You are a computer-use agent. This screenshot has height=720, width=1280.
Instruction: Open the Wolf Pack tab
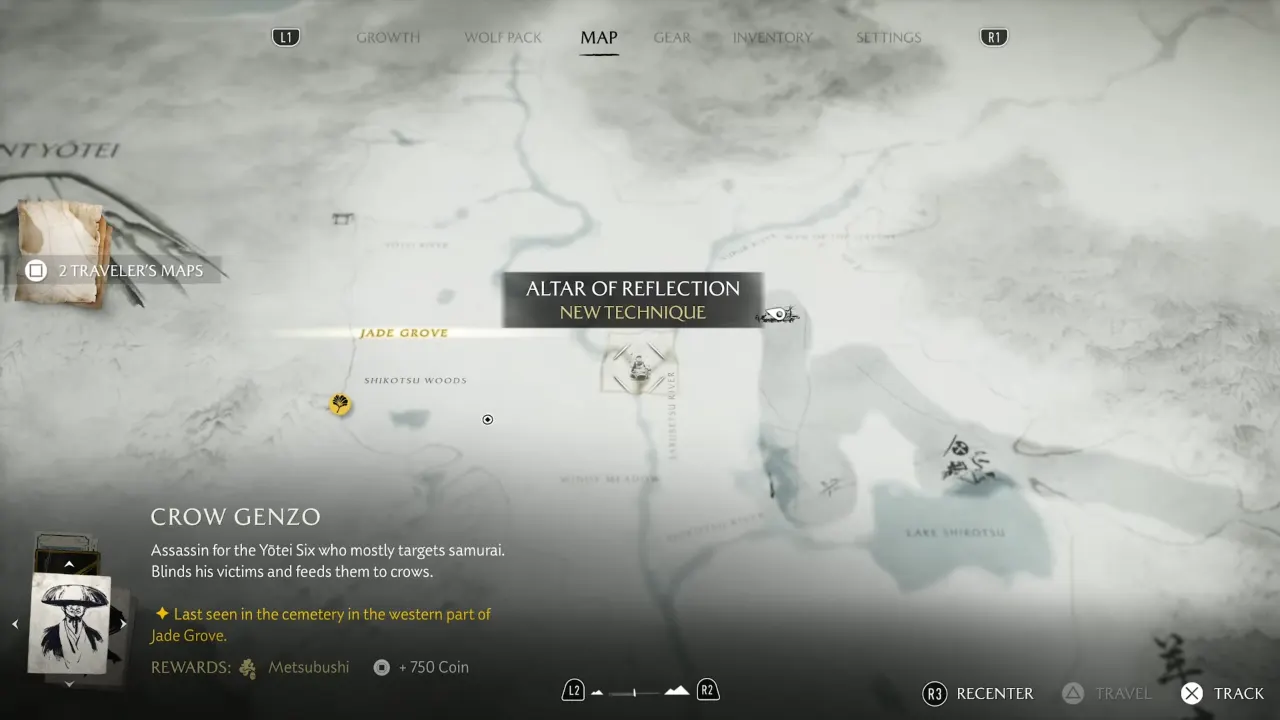pos(503,38)
